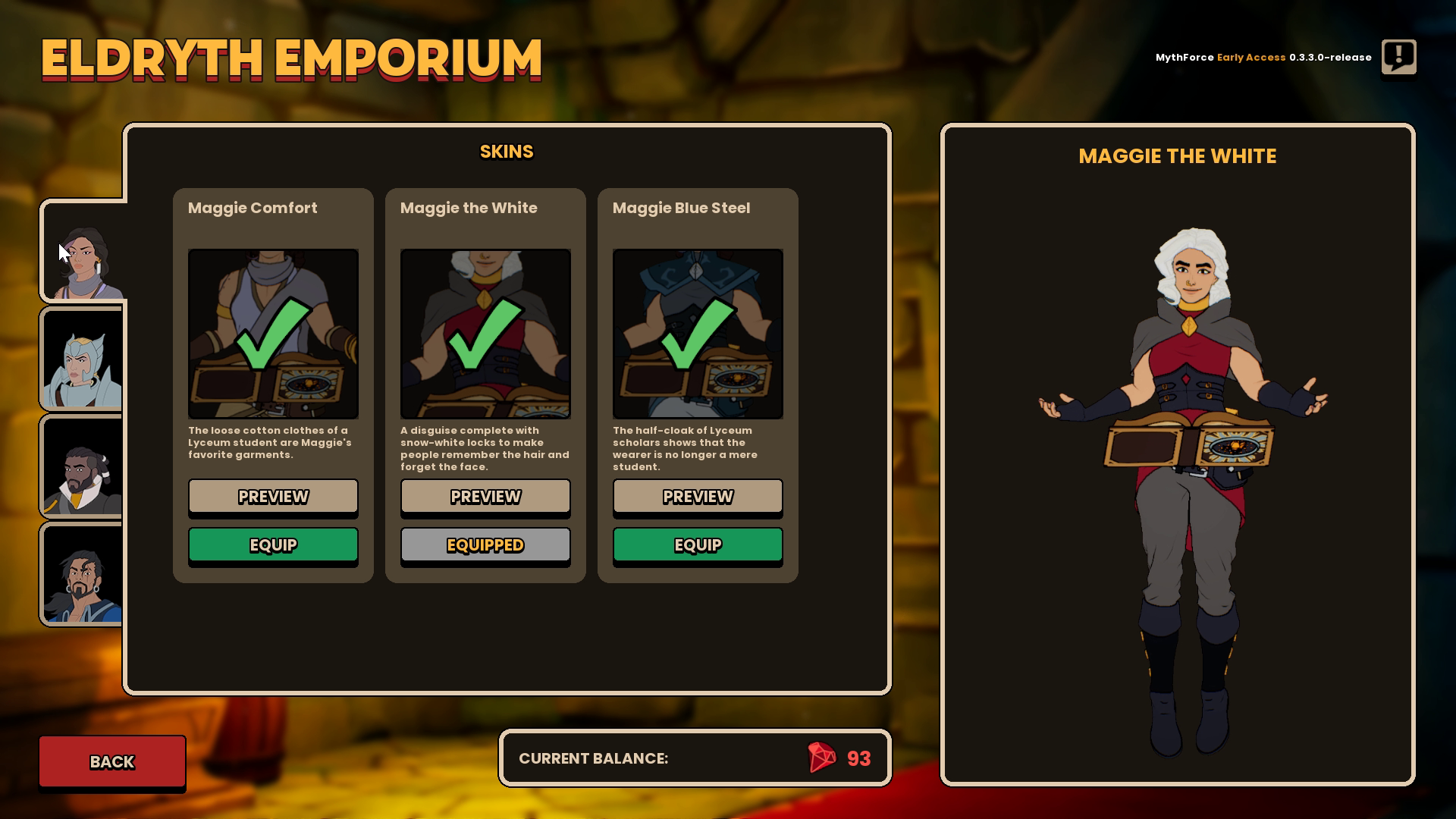Equip the Maggie Blue Steel skin
Screen dimensions: 1456x819
click(697, 544)
